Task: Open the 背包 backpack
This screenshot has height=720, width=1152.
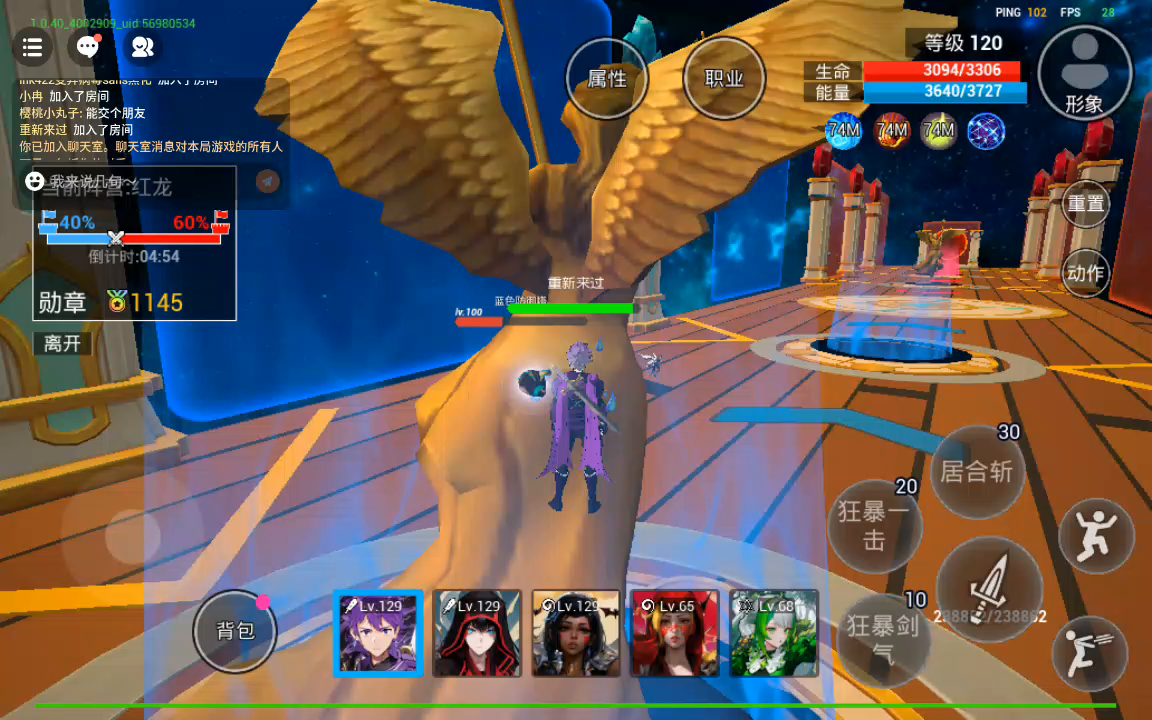Action: tap(235, 630)
